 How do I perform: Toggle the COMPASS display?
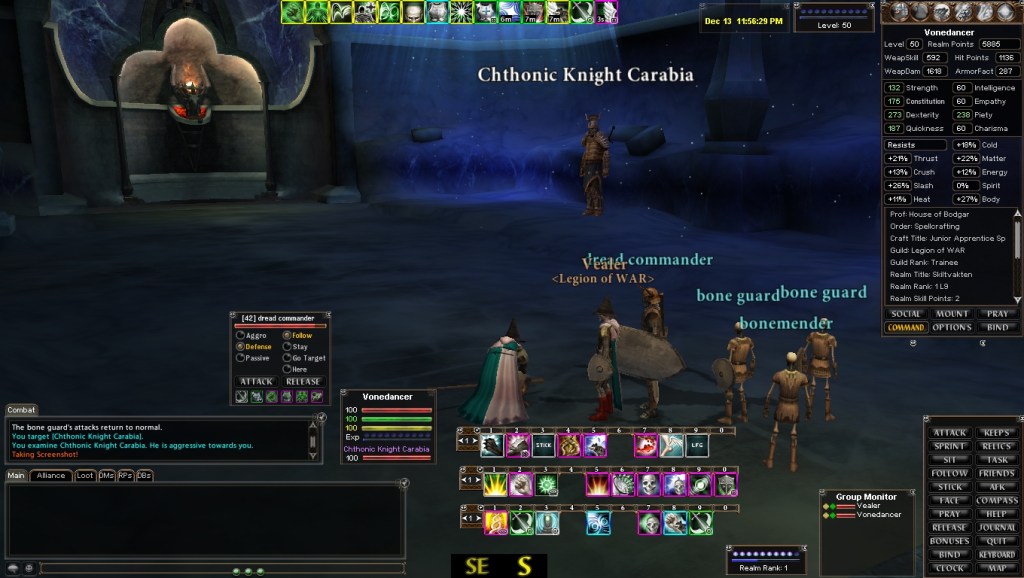pos(996,500)
